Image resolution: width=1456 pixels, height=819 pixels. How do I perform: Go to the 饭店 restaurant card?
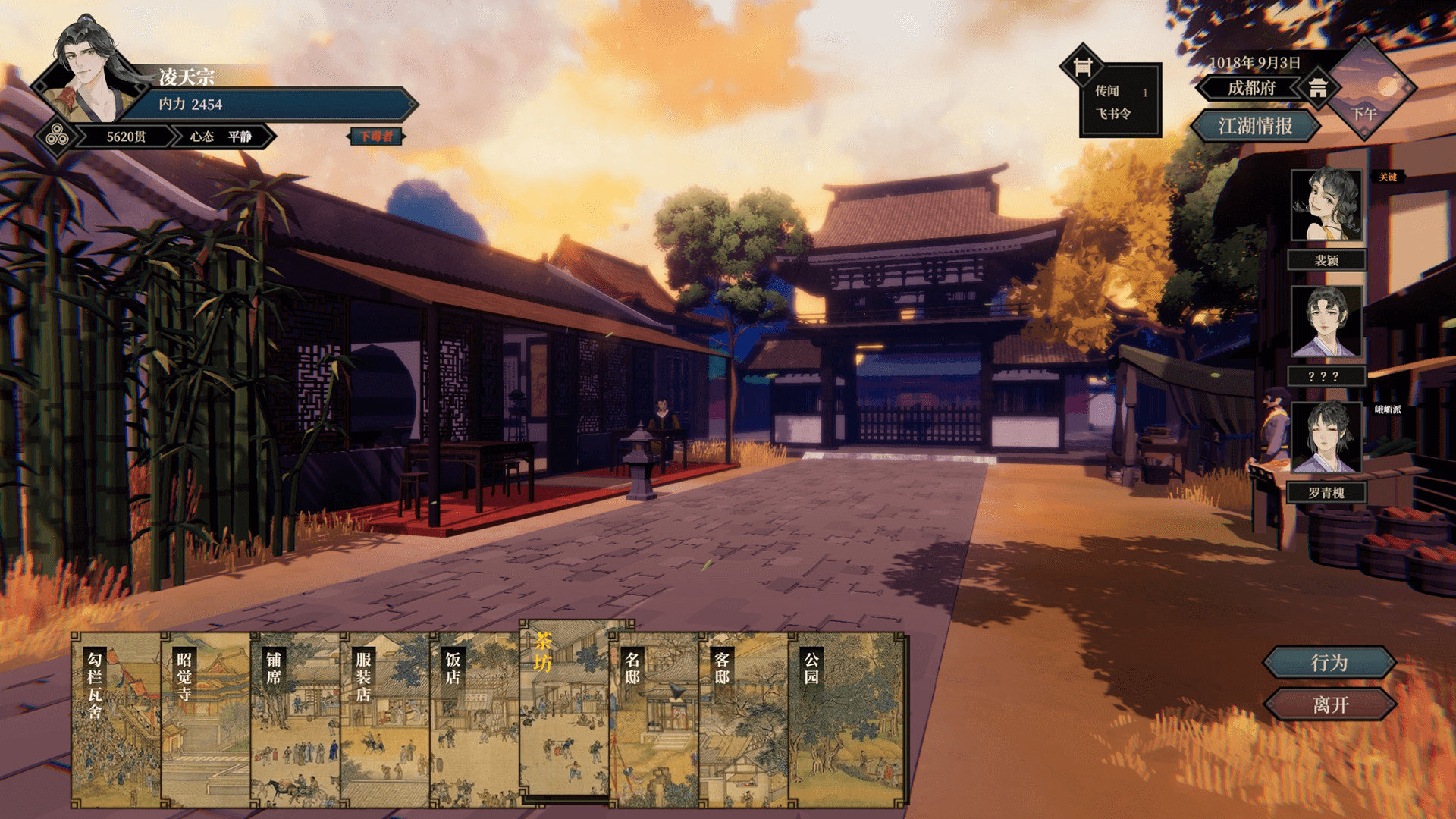pyautogui.click(x=474, y=719)
